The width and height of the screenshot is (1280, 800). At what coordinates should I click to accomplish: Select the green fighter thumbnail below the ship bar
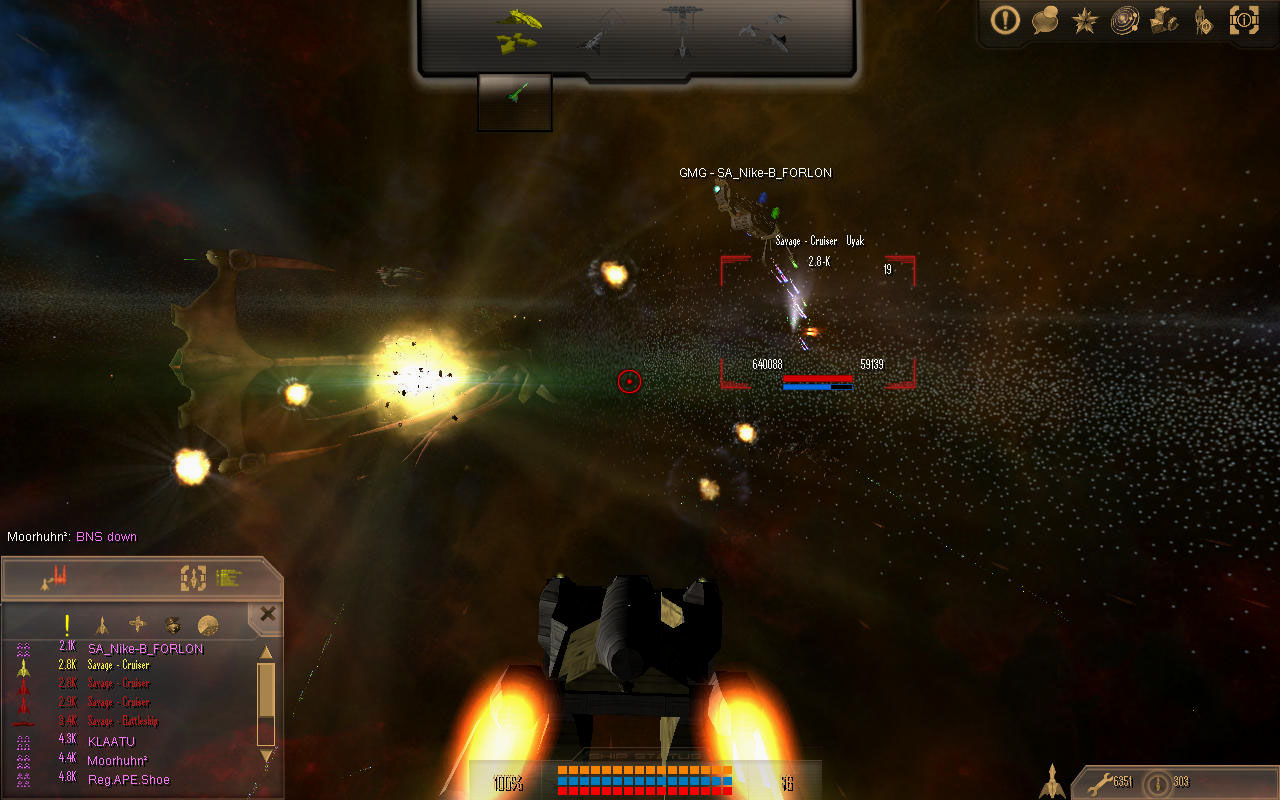(514, 100)
